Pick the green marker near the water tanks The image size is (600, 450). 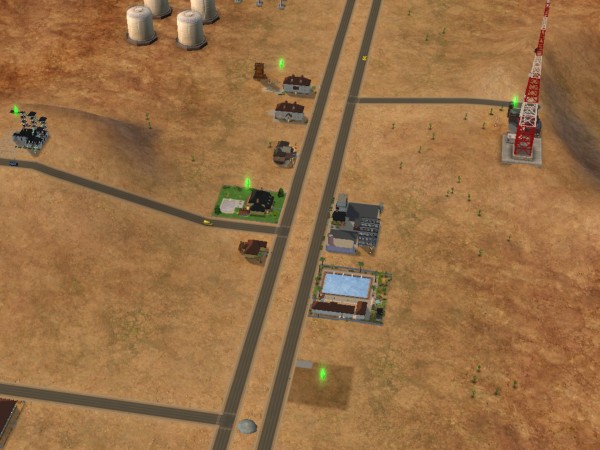(281, 63)
